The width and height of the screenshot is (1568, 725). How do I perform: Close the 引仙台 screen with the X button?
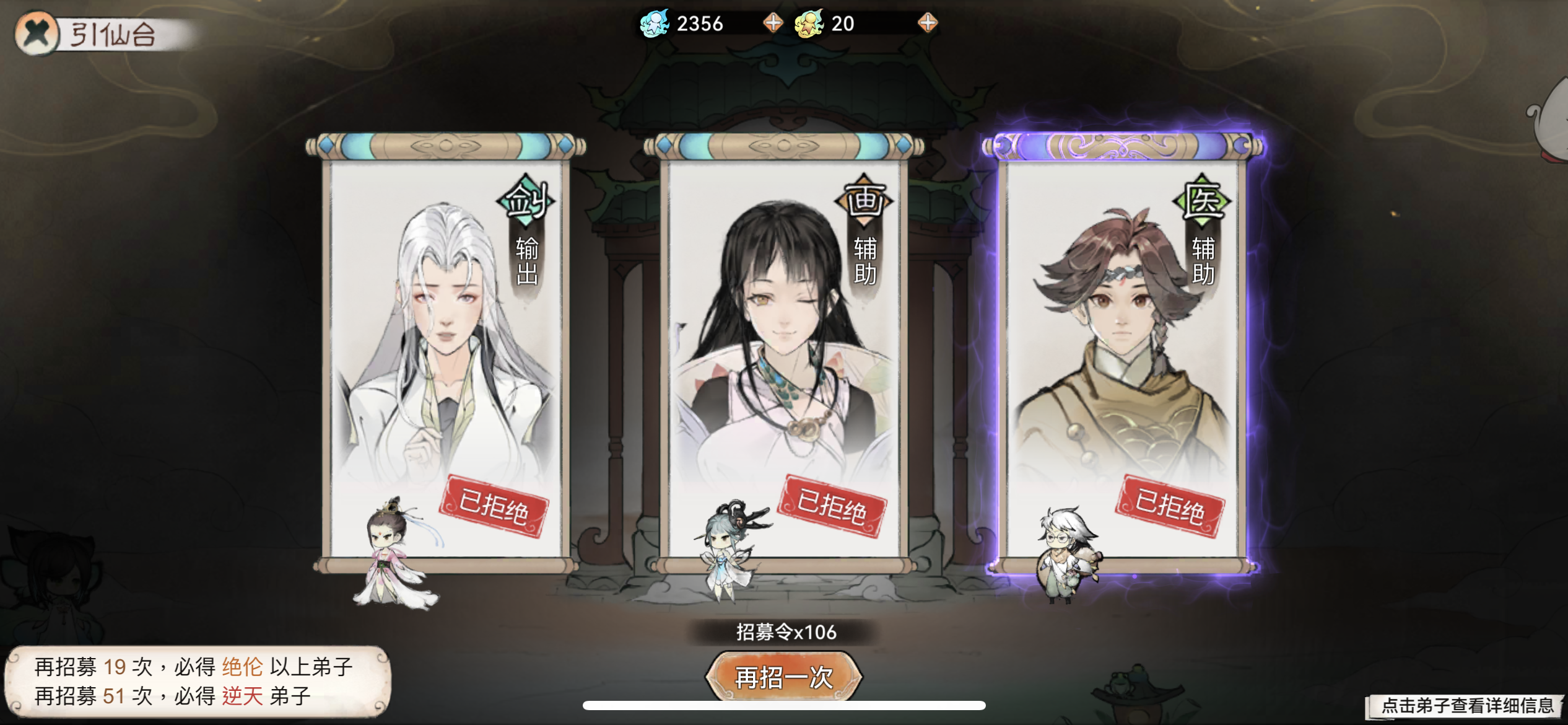tap(37, 34)
